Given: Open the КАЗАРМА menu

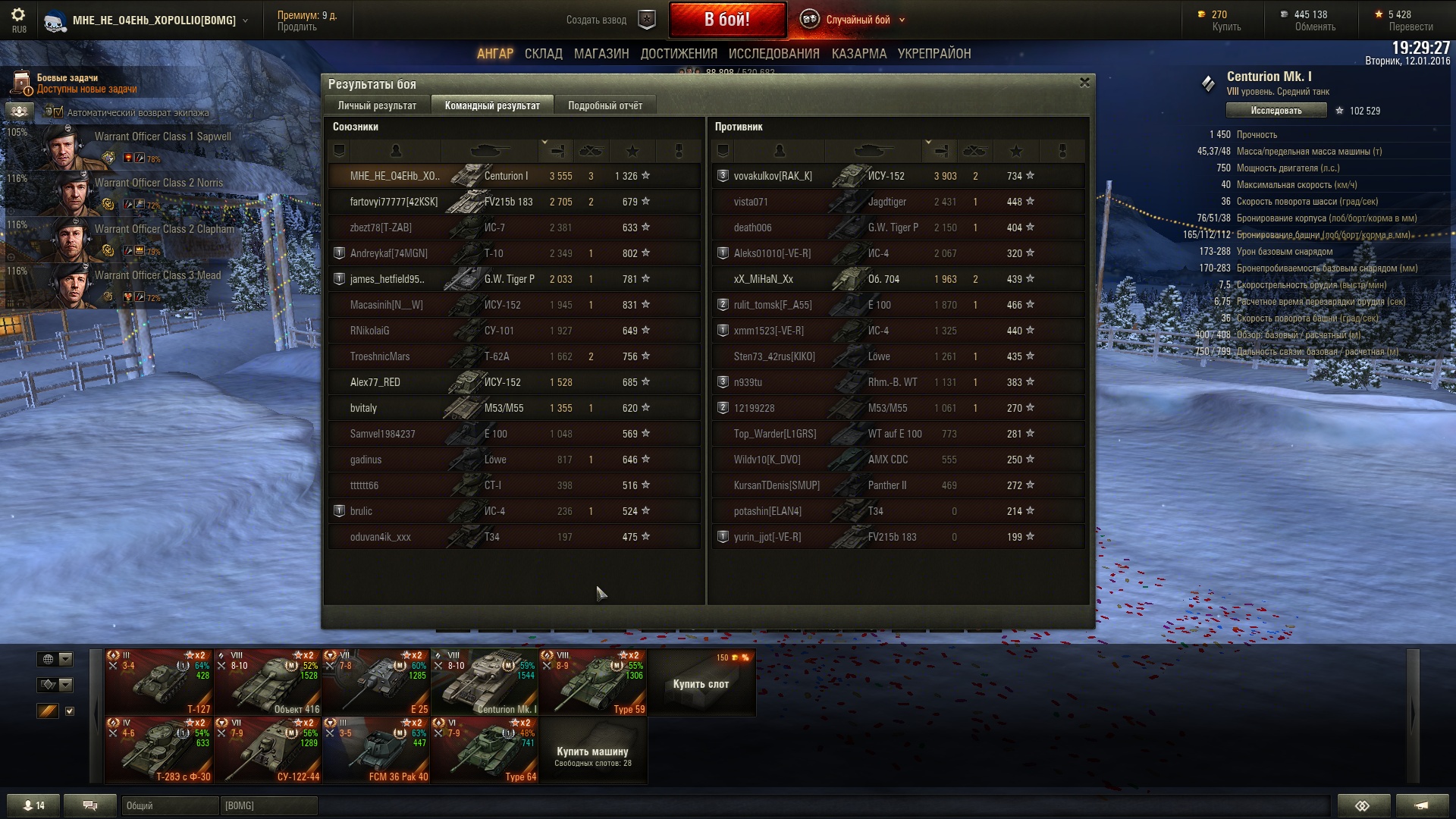Looking at the screenshot, I should pyautogui.click(x=858, y=54).
